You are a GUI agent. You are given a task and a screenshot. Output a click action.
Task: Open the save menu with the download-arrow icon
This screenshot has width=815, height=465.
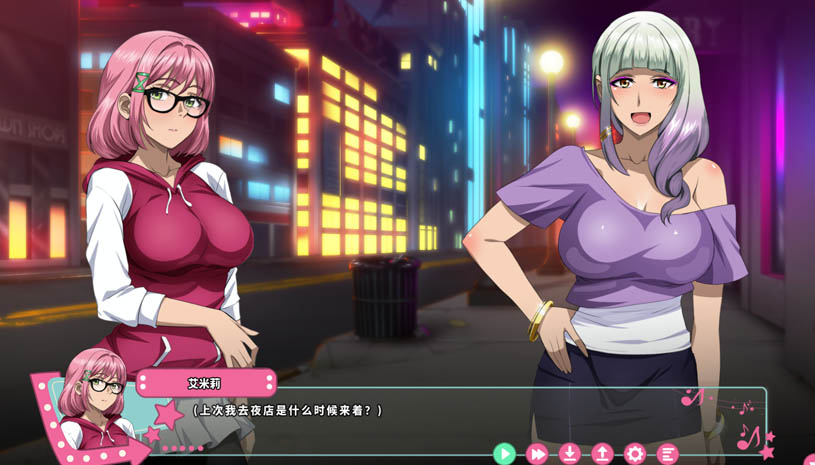pos(569,454)
